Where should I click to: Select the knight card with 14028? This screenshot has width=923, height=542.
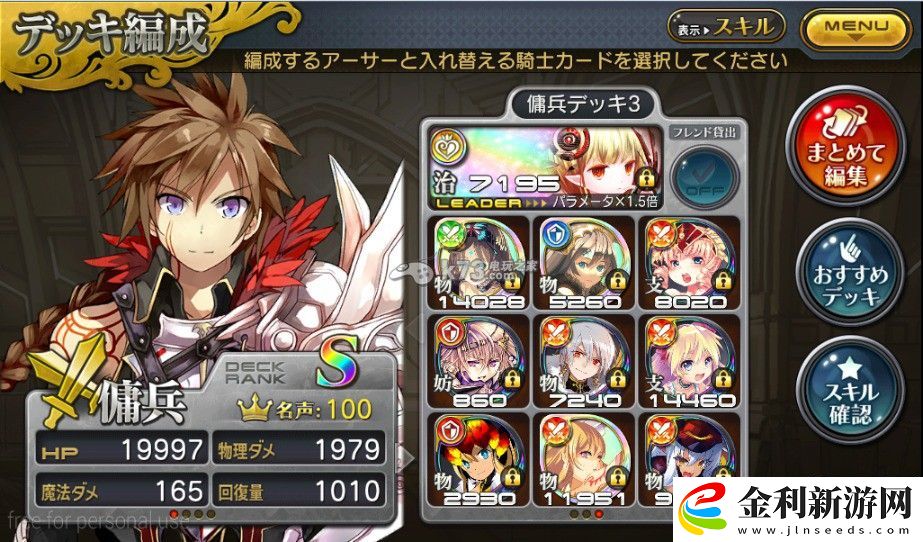pos(477,259)
